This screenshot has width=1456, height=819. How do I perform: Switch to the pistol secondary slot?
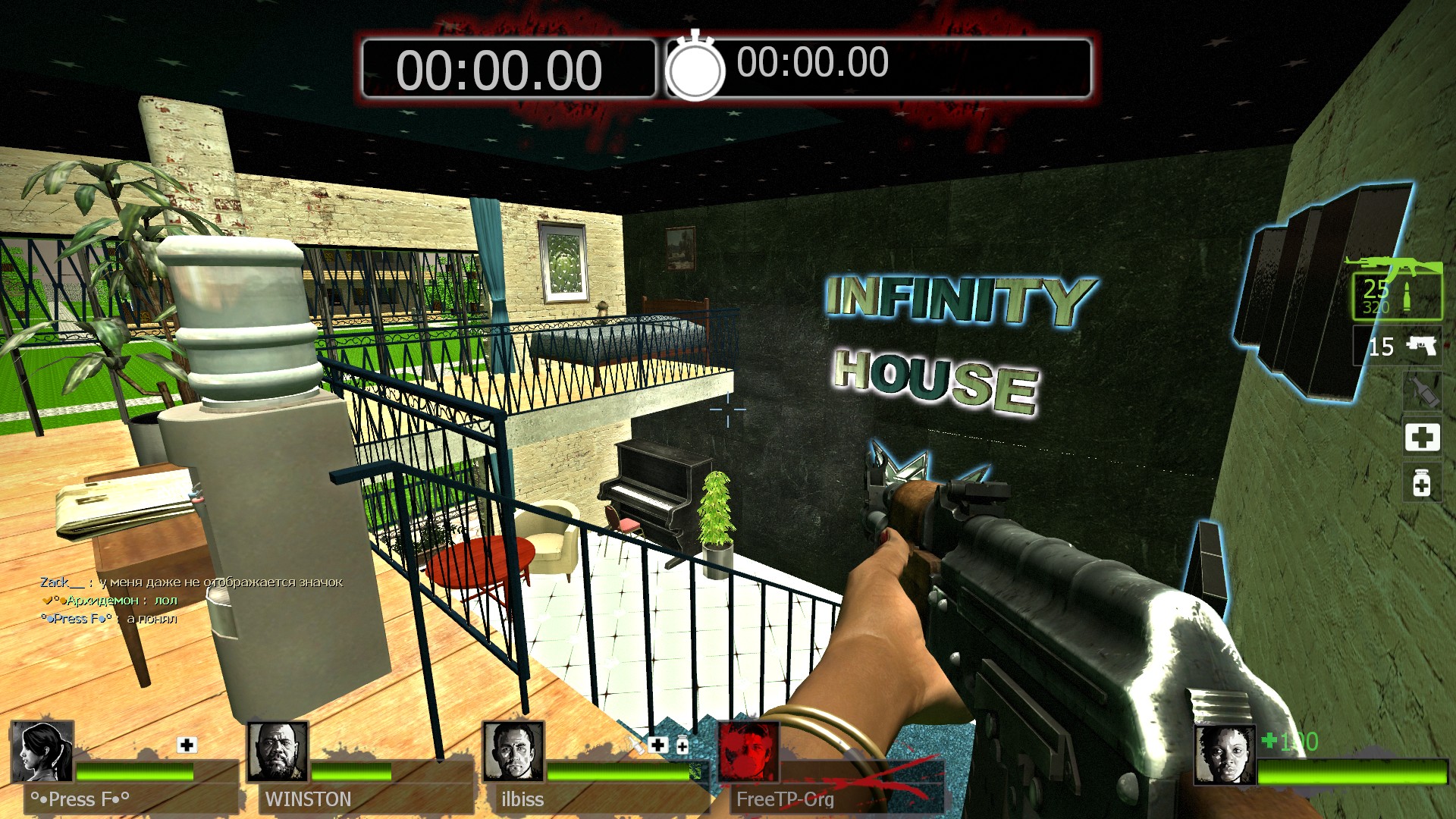pyautogui.click(x=1397, y=347)
